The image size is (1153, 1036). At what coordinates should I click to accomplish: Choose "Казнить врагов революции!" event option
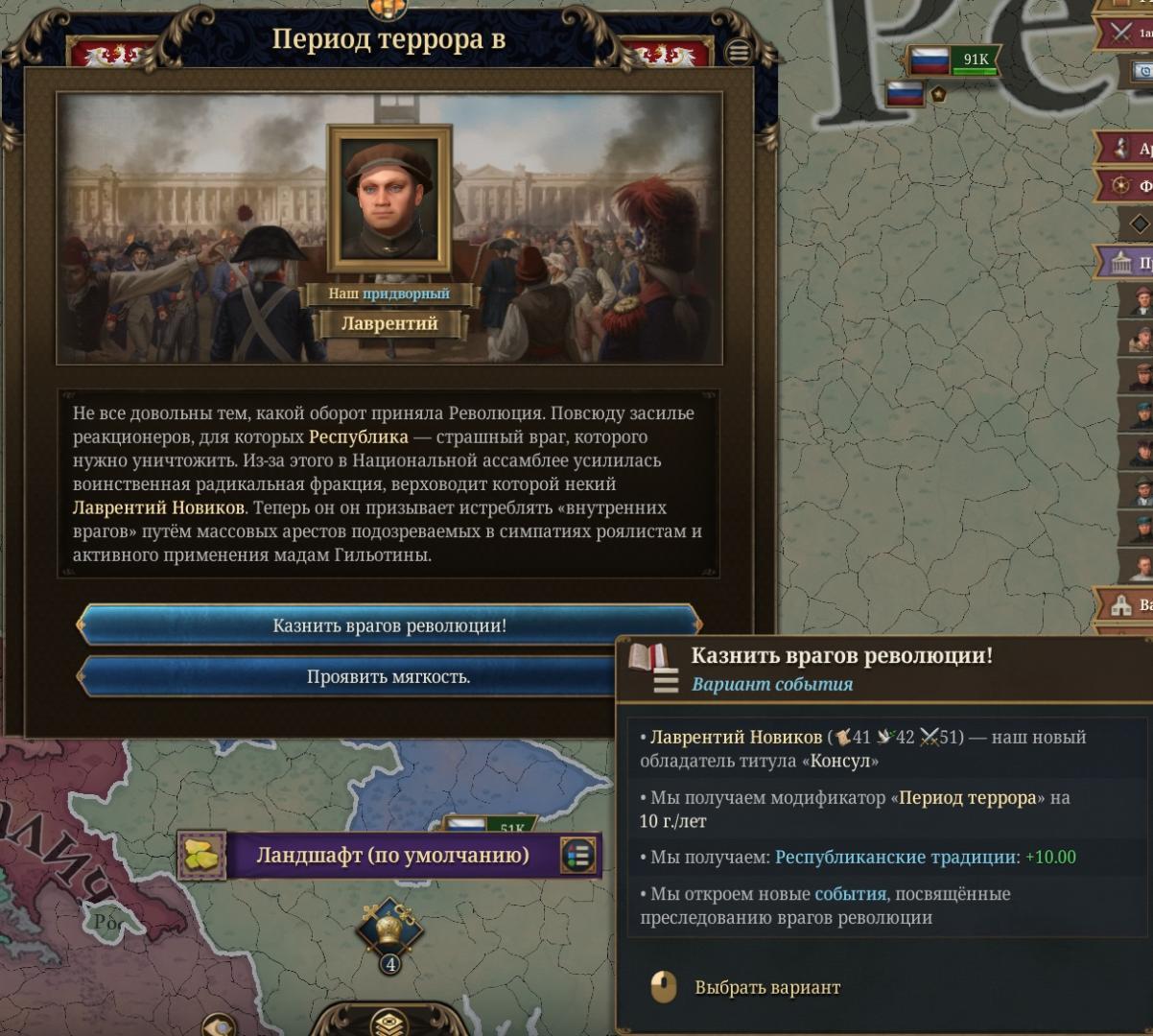point(388,626)
